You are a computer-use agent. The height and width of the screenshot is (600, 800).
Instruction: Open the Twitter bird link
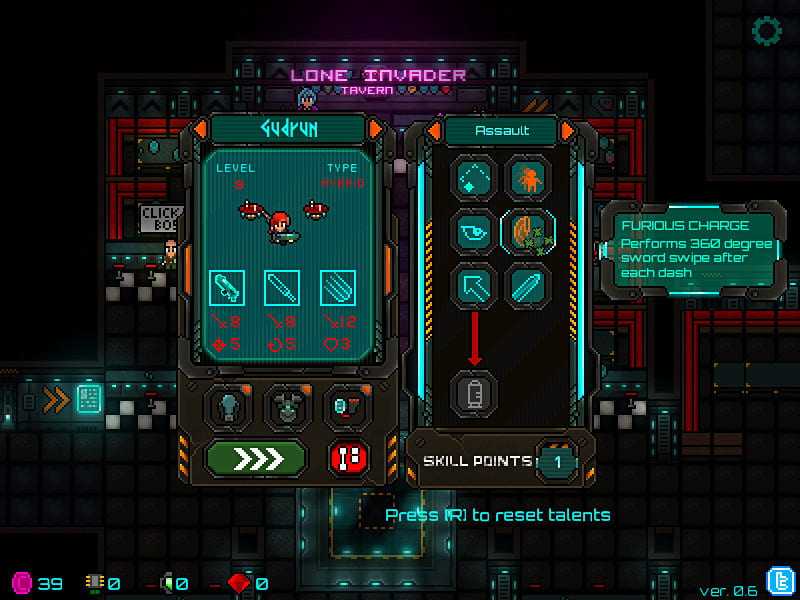pos(779,581)
